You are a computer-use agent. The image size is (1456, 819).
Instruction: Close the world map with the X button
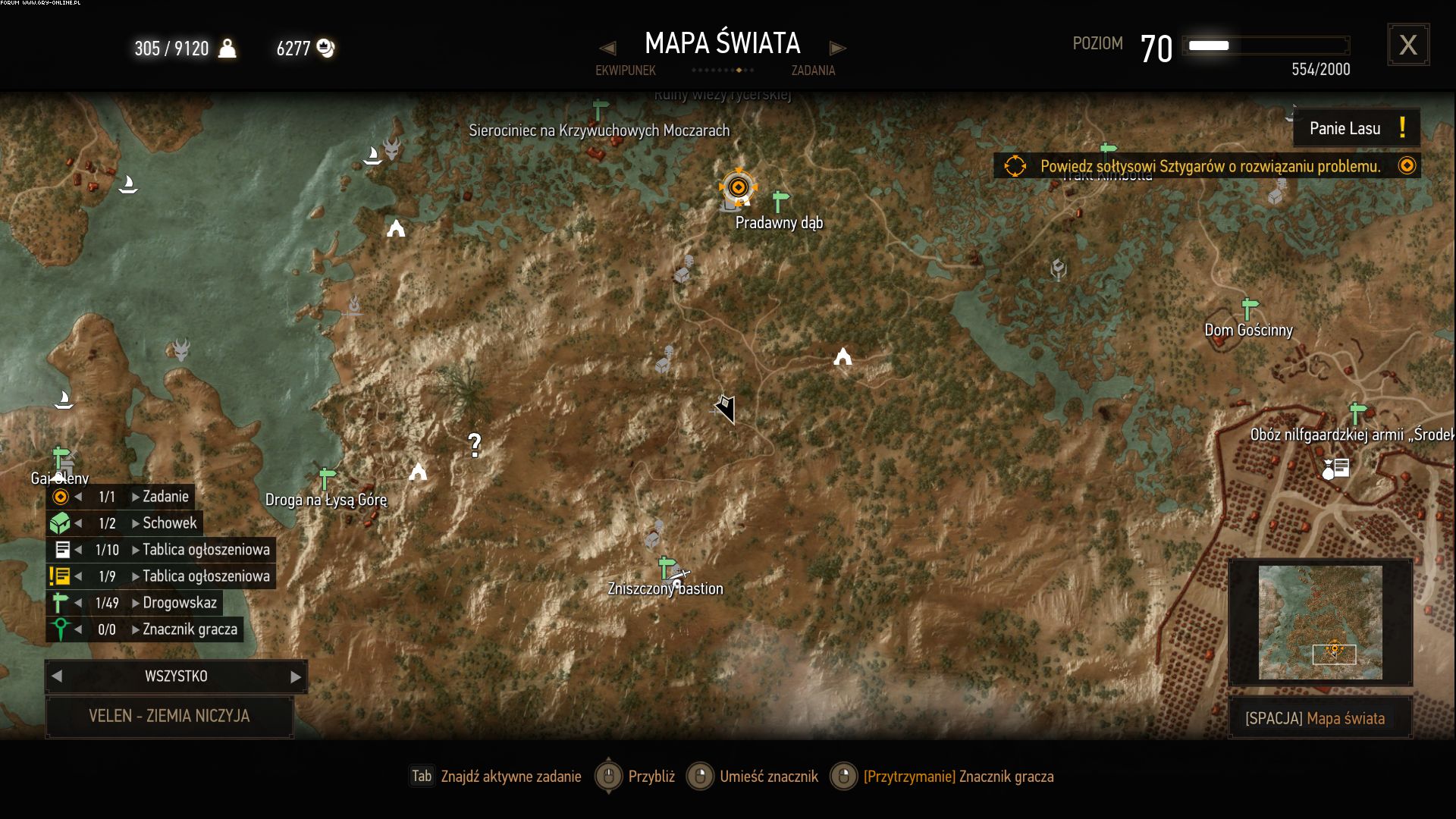[1408, 45]
